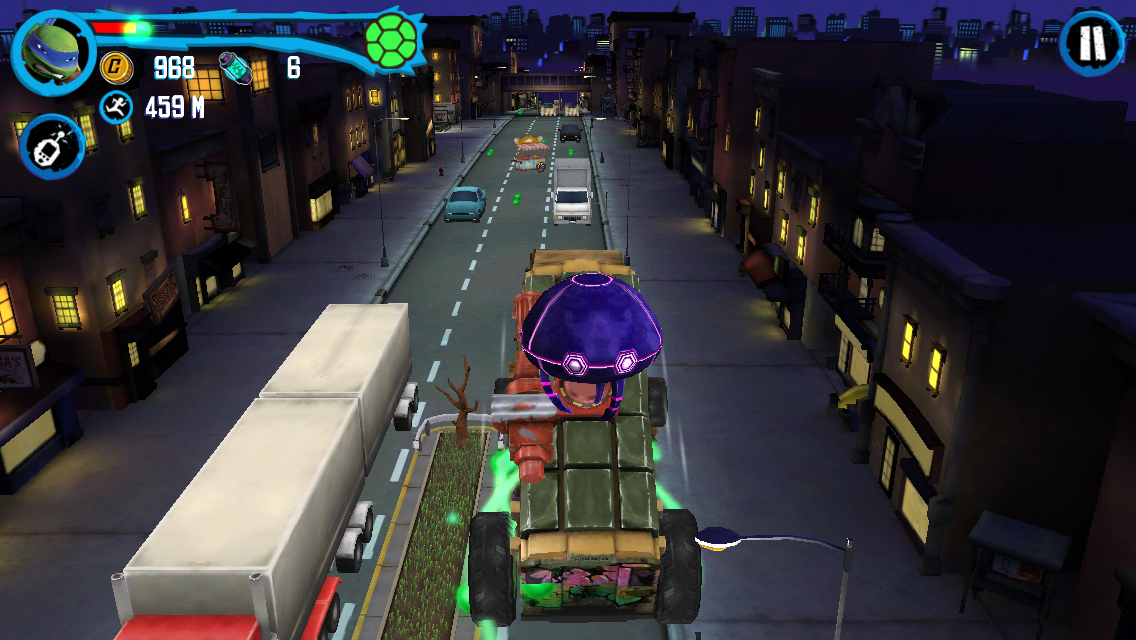Activate the green turtle shell power icon
The height and width of the screenshot is (640, 1136).
[x=391, y=39]
